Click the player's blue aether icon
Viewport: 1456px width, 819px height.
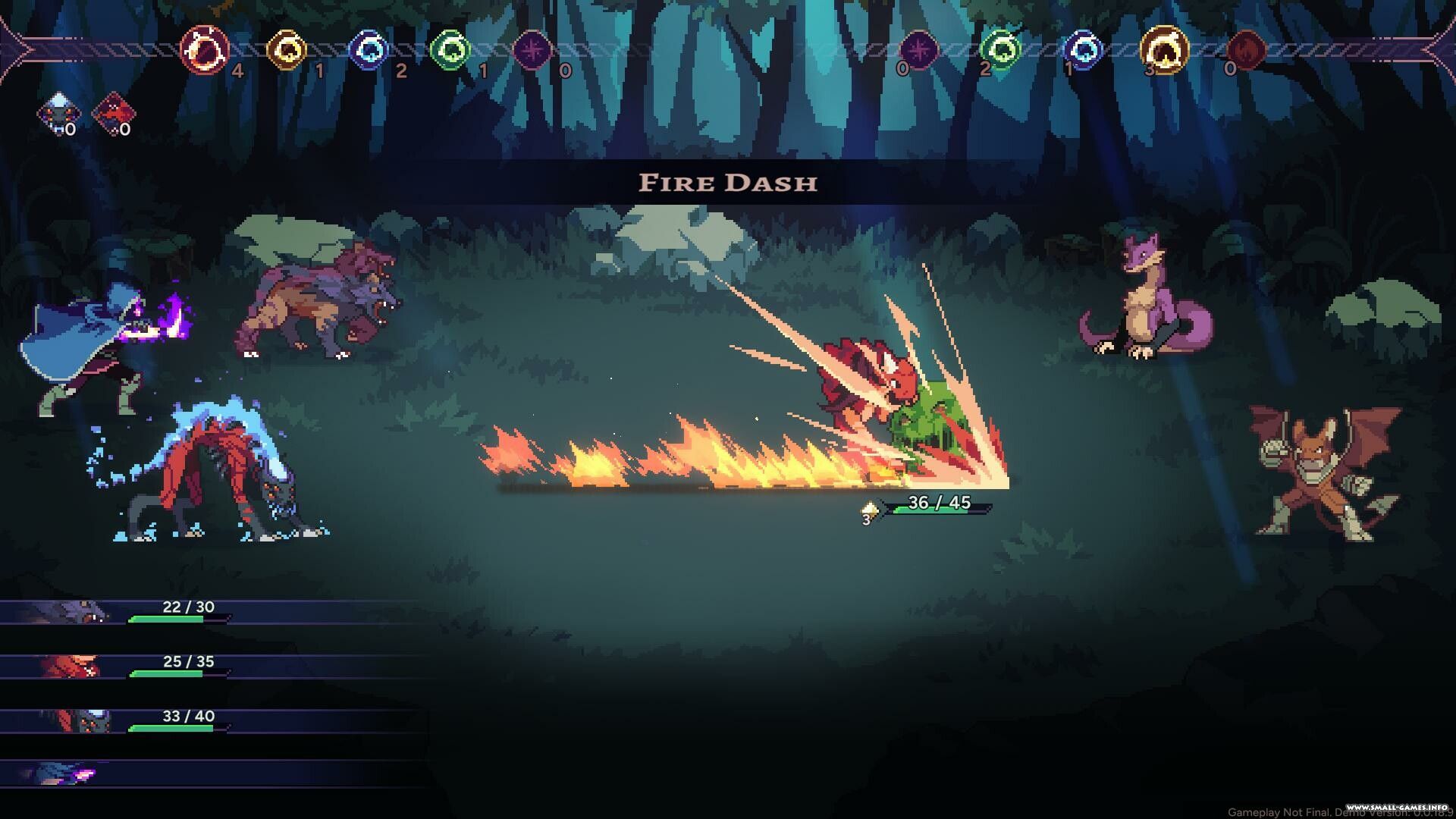[369, 51]
